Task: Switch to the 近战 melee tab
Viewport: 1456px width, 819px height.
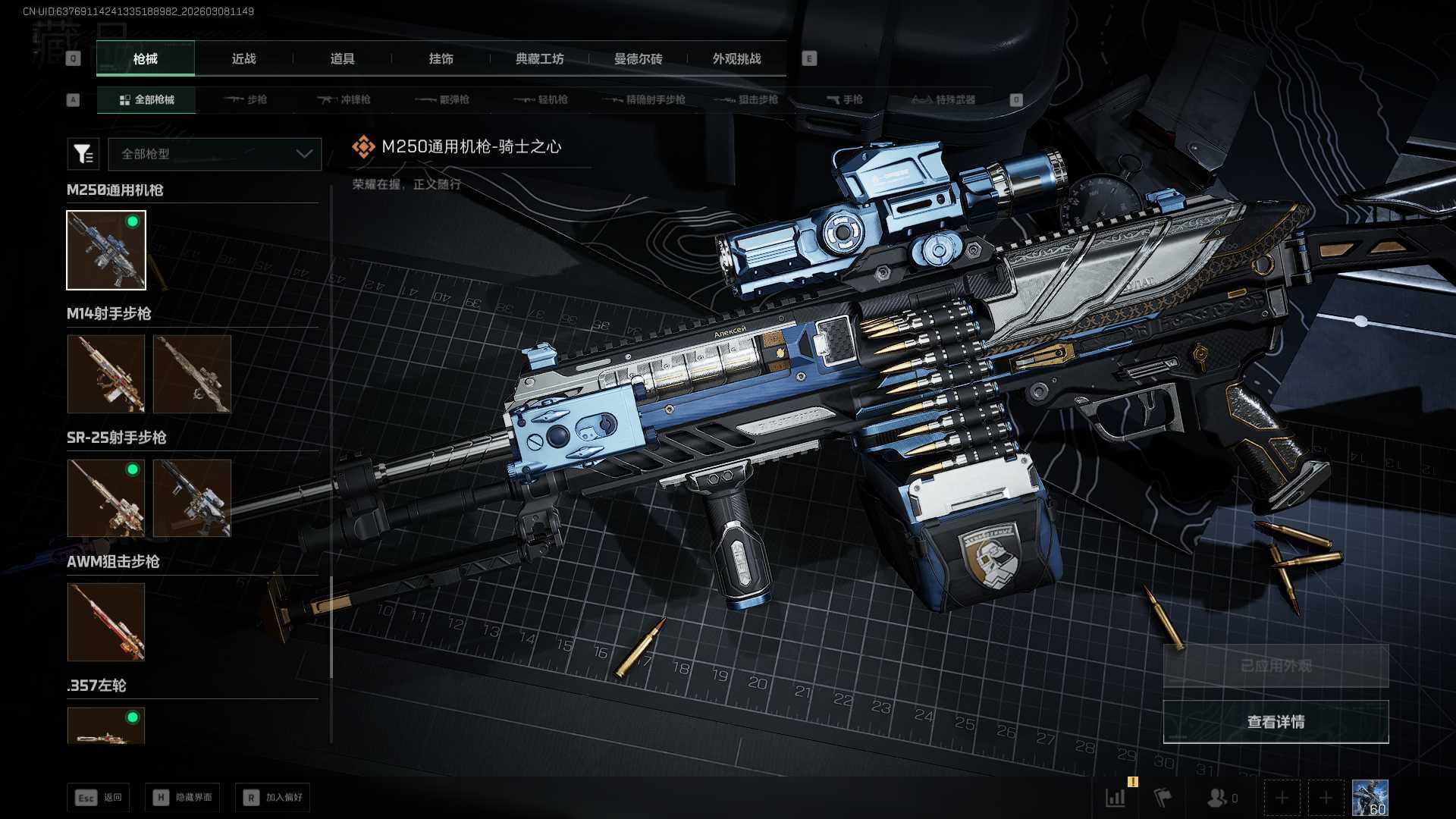Action: pyautogui.click(x=243, y=59)
